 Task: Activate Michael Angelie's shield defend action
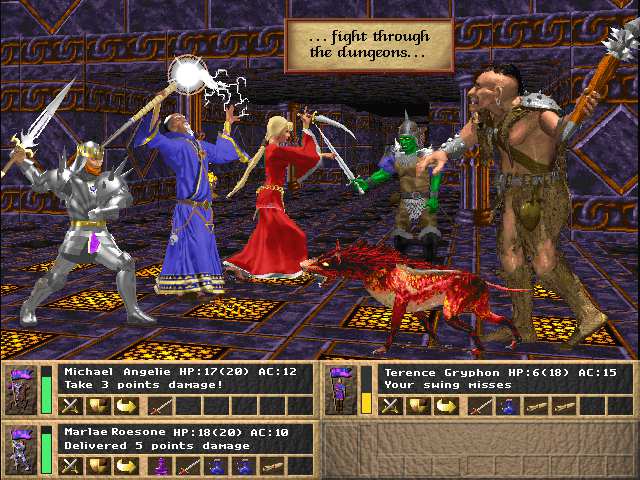pos(98,406)
